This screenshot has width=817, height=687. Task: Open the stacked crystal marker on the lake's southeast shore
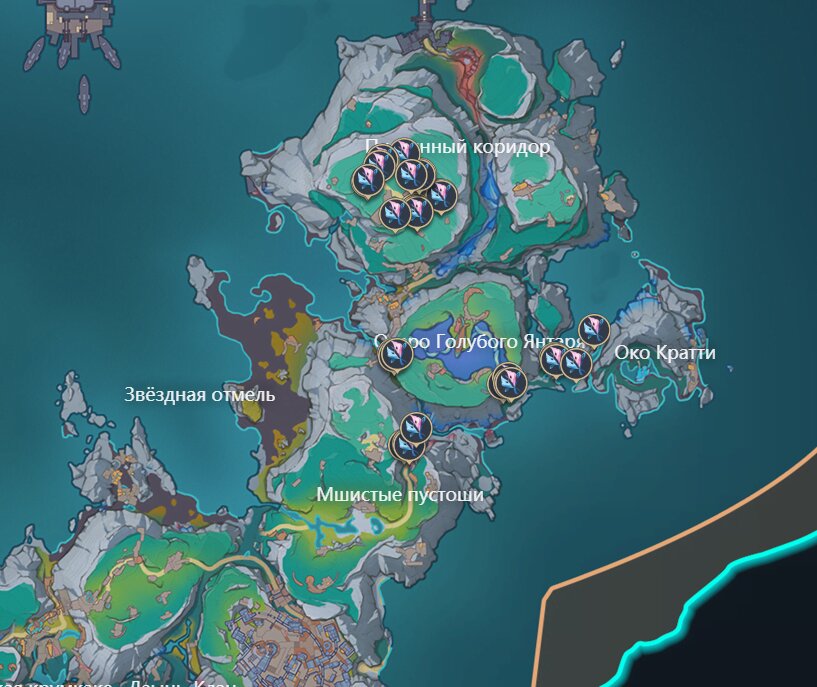[510, 380]
